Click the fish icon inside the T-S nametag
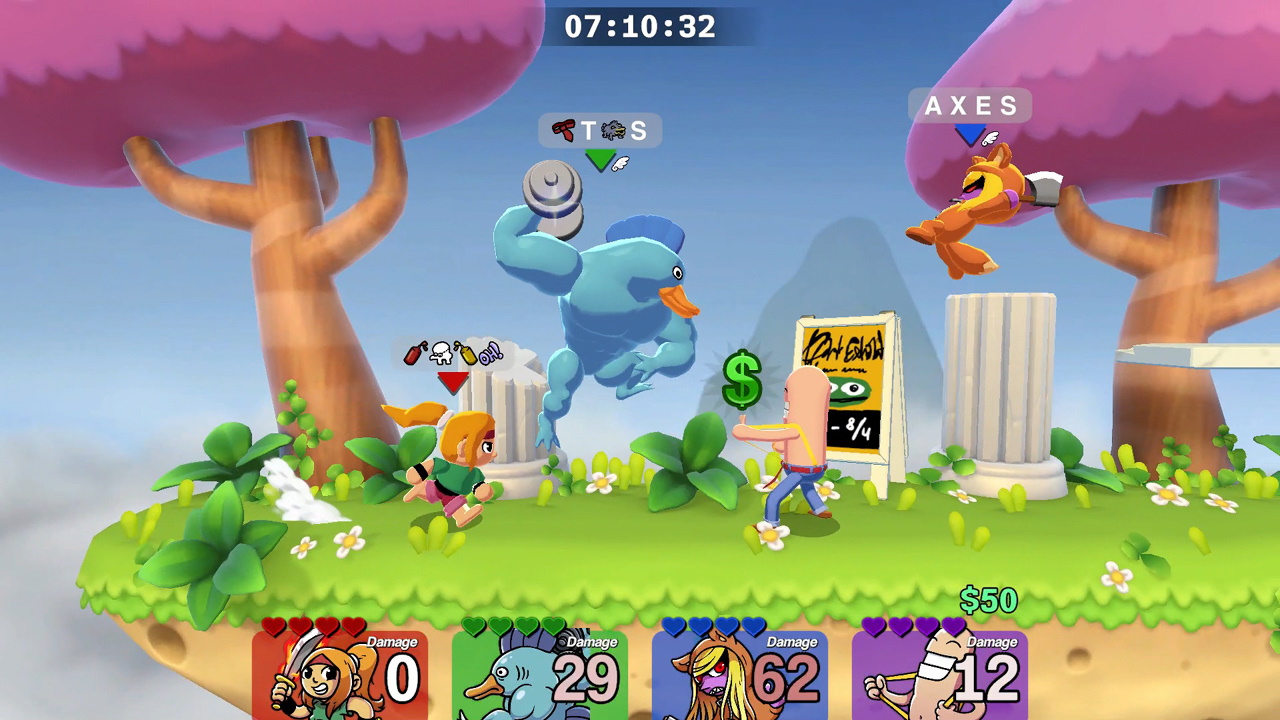 (613, 130)
